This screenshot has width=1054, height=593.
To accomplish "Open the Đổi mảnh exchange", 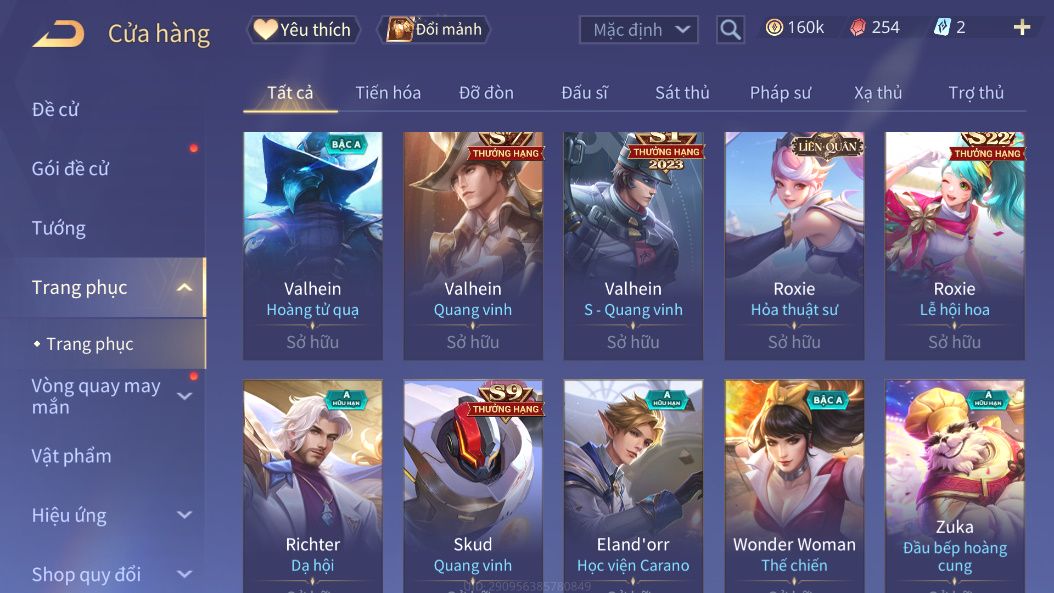I will (x=434, y=29).
